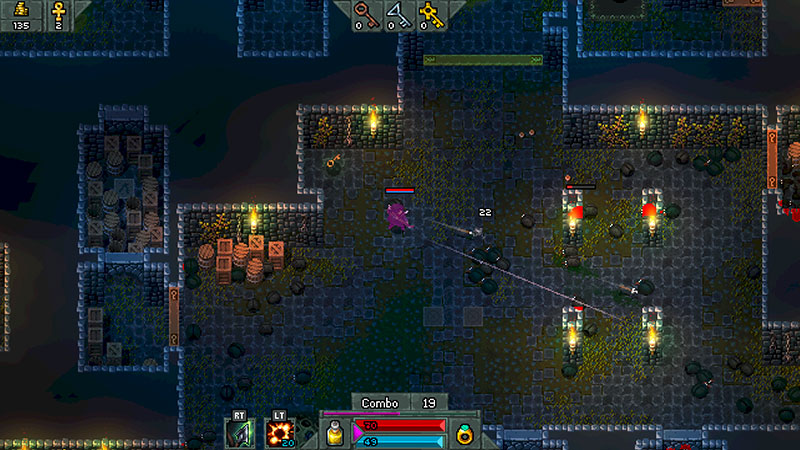Click the gold coins stack icon

tap(20, 11)
